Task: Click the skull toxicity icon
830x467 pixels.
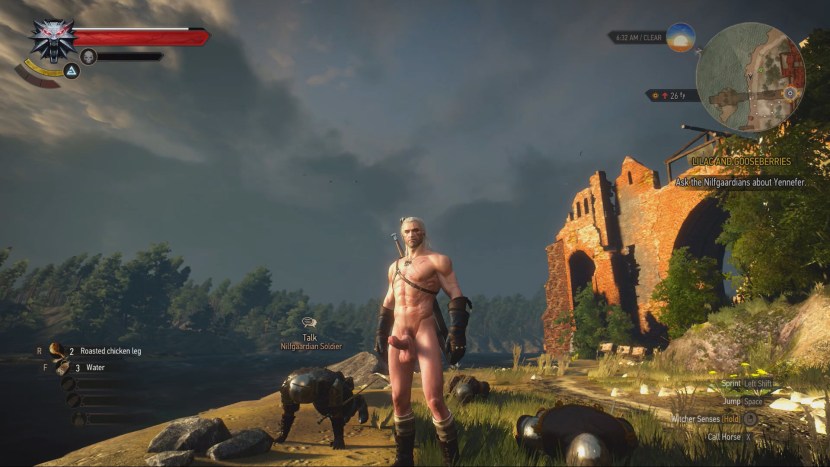Action: tap(88, 57)
